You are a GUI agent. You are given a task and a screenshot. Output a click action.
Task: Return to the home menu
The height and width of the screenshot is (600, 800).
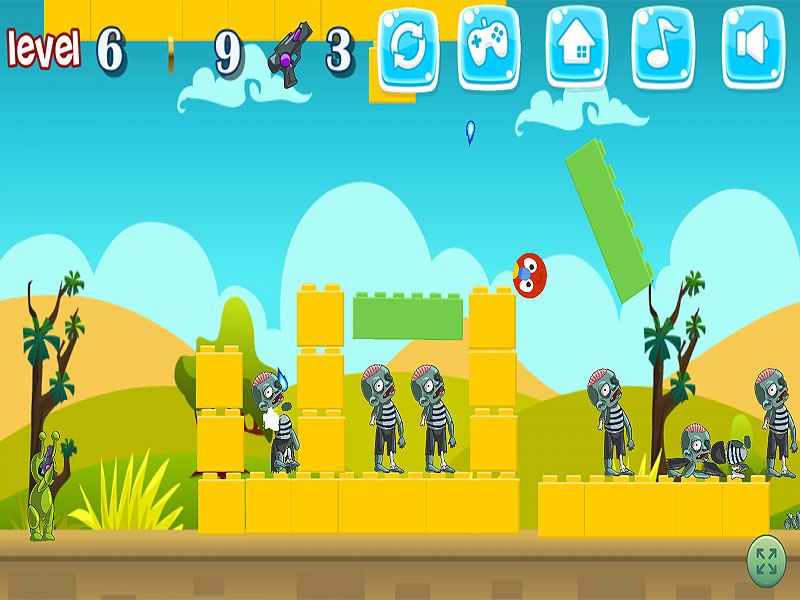click(577, 45)
